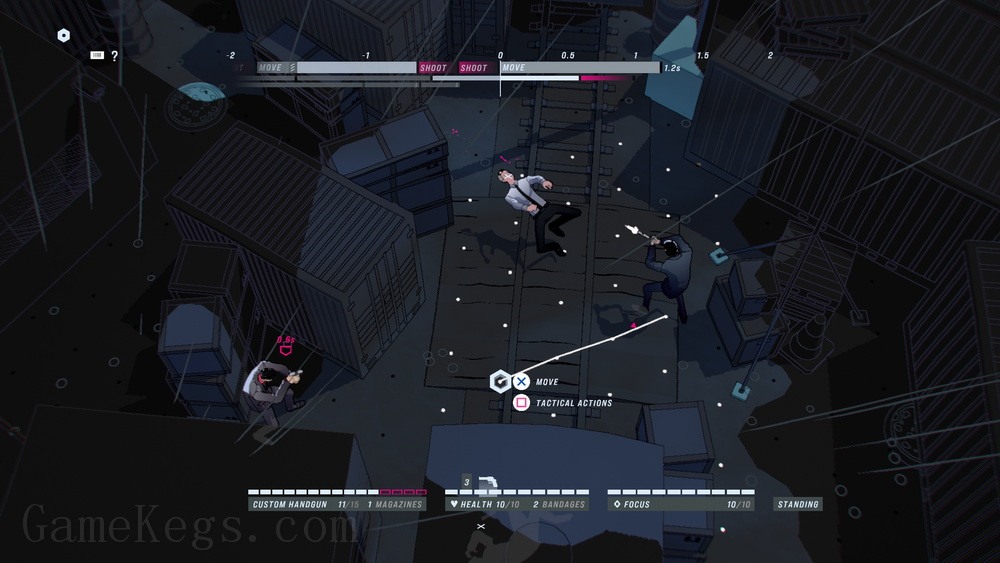1000x563 pixels.
Task: Use the Bandages counter
Action: click(x=558, y=504)
